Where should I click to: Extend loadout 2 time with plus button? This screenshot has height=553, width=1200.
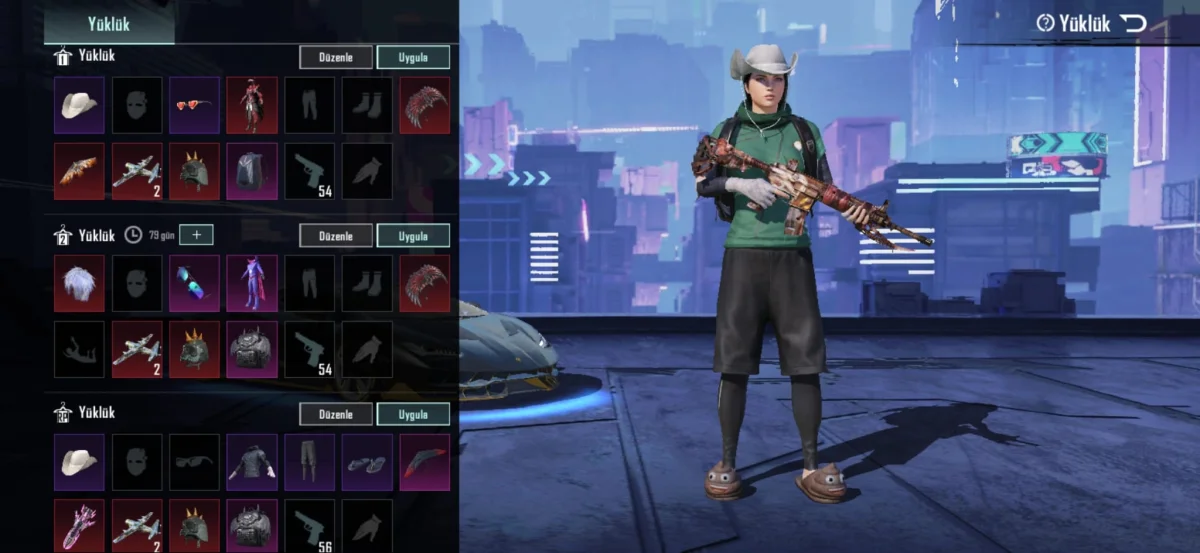tap(197, 235)
